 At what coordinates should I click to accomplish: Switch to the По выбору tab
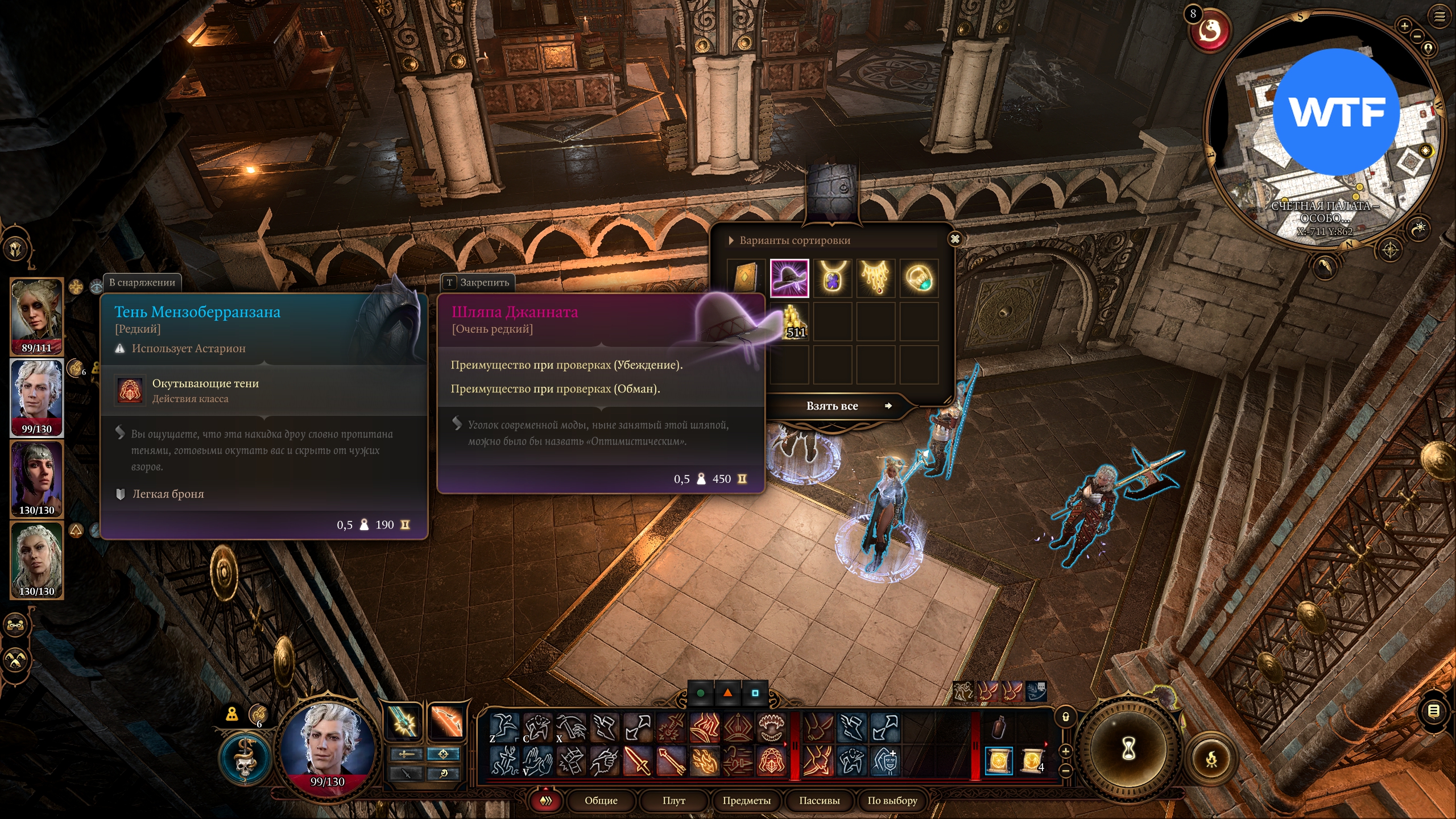click(x=892, y=801)
